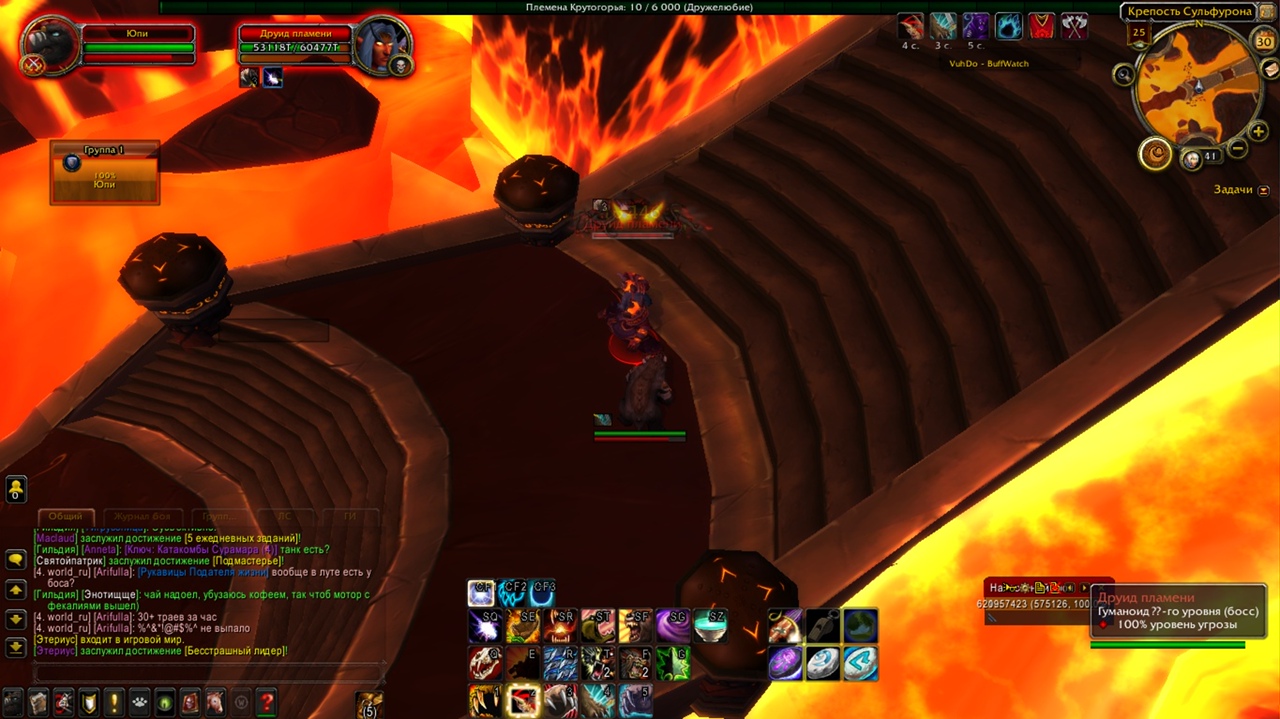Collapse the Задачи objectives tracker
The image size is (1280, 719).
point(1264,190)
